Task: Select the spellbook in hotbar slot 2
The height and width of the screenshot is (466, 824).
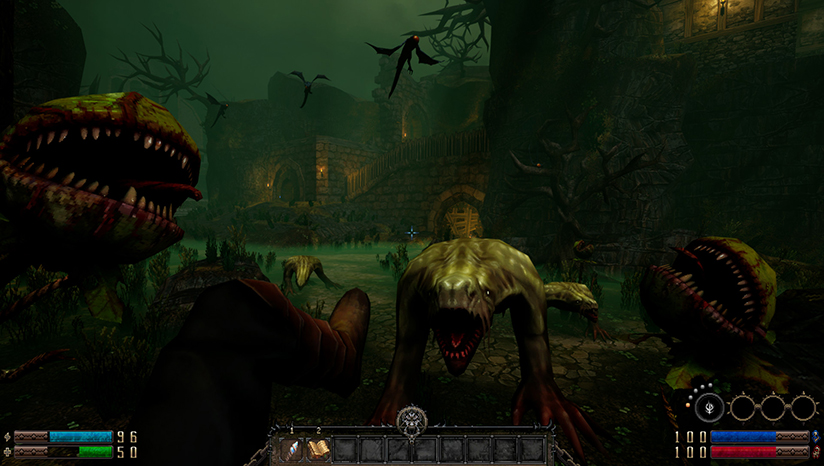Action: coord(319,450)
